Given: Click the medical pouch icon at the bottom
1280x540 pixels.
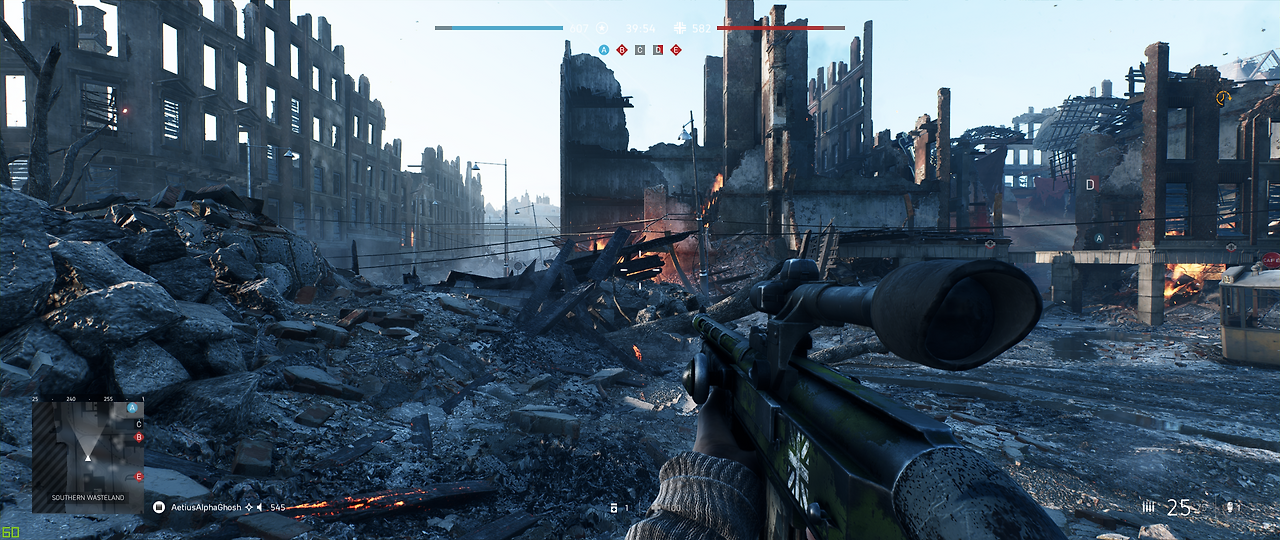Looking at the screenshot, I should [614, 508].
